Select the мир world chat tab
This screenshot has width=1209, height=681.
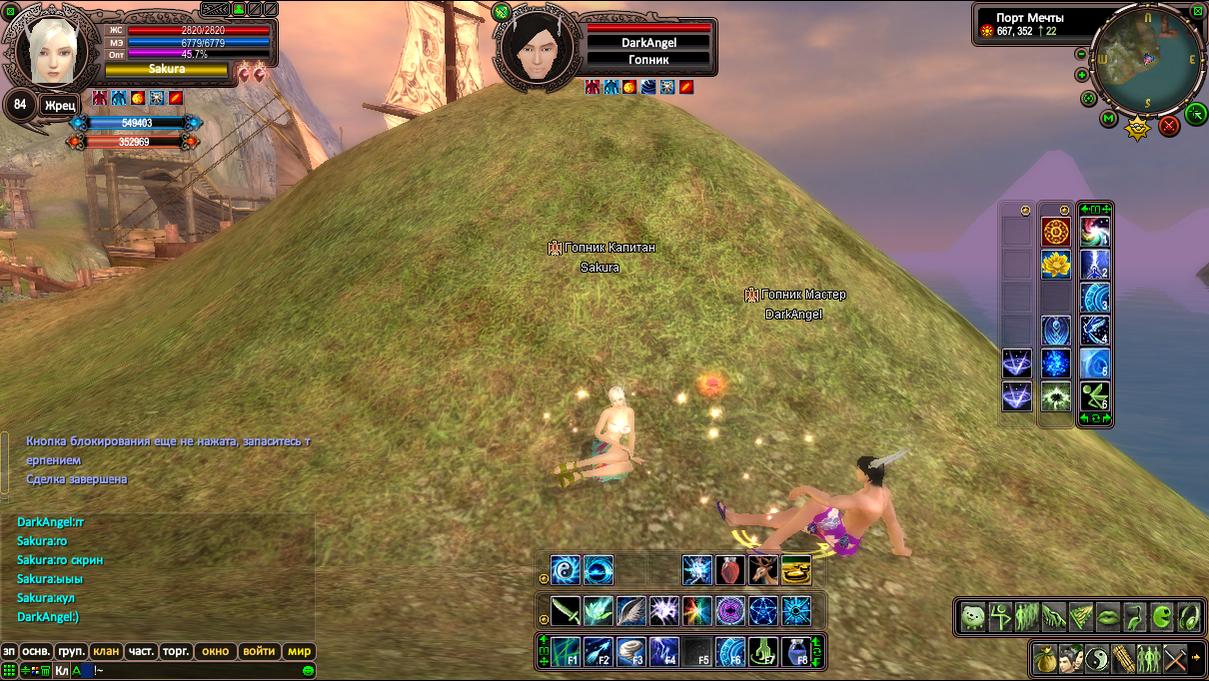(300, 651)
